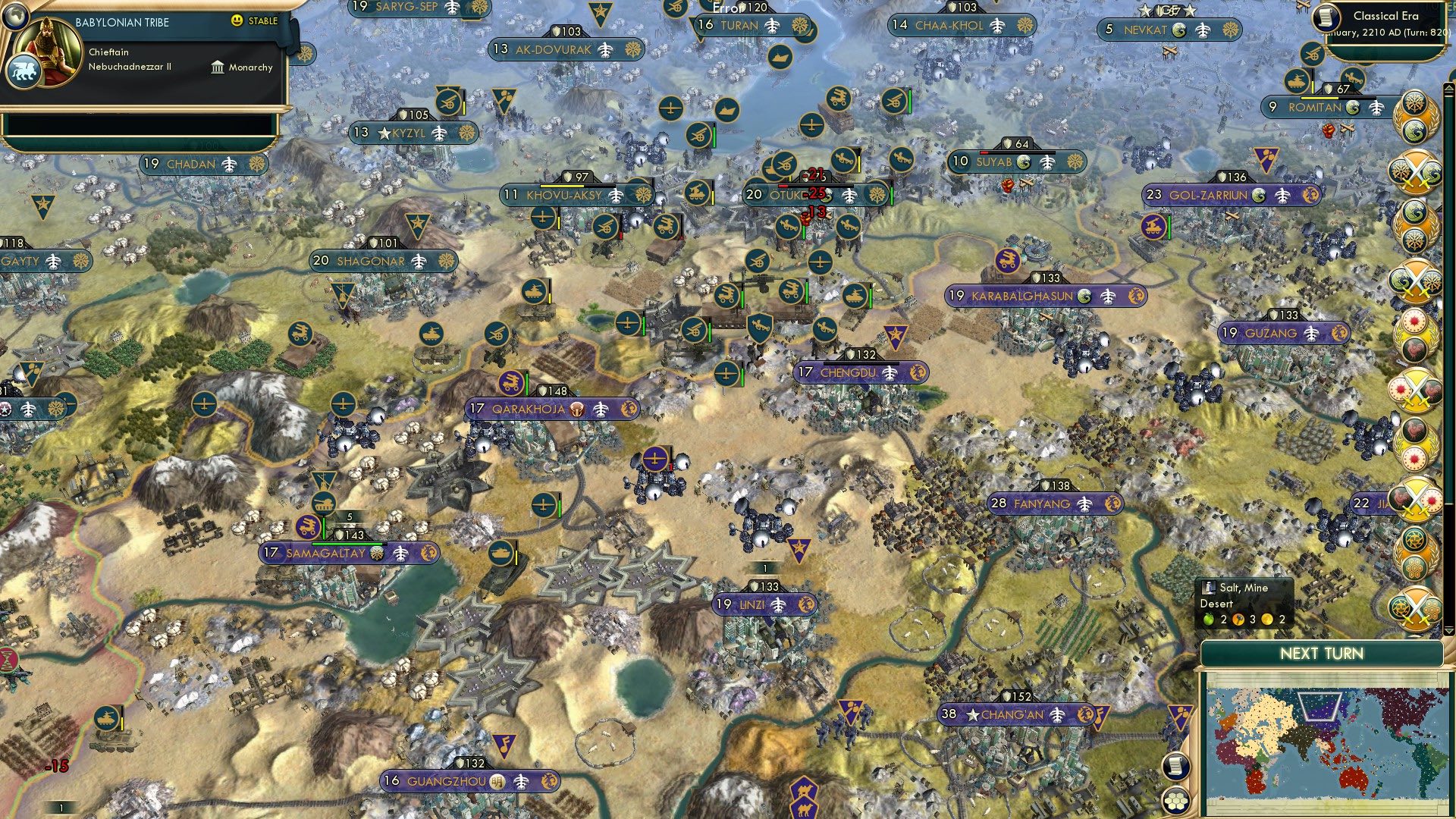
Task: Open the globe view icon in top-left corner
Action: point(15,16)
